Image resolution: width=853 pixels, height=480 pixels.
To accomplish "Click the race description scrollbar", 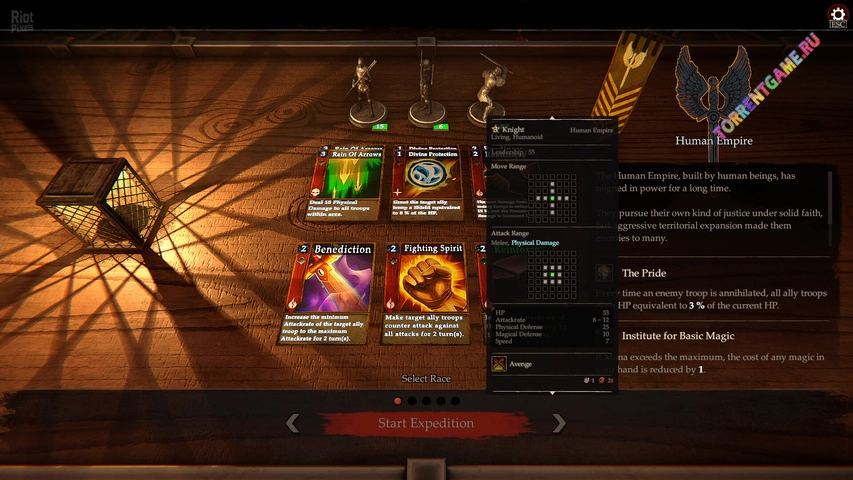I will (831, 210).
